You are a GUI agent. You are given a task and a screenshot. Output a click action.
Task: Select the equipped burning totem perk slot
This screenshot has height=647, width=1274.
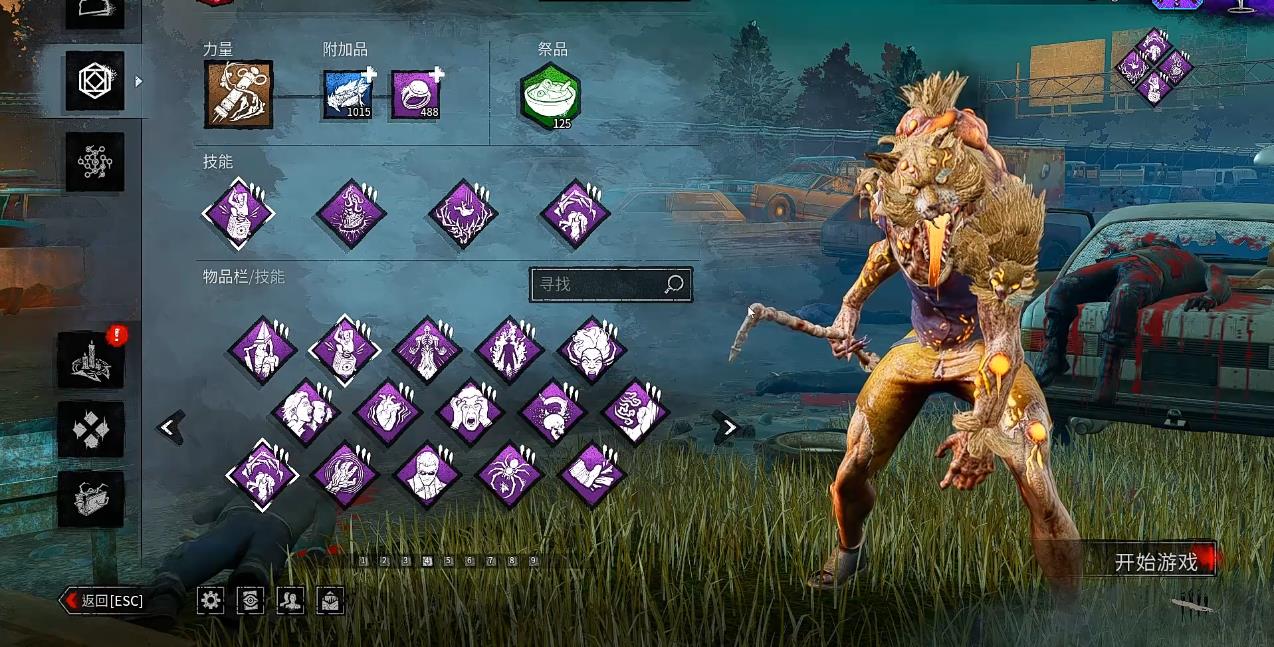click(x=352, y=213)
